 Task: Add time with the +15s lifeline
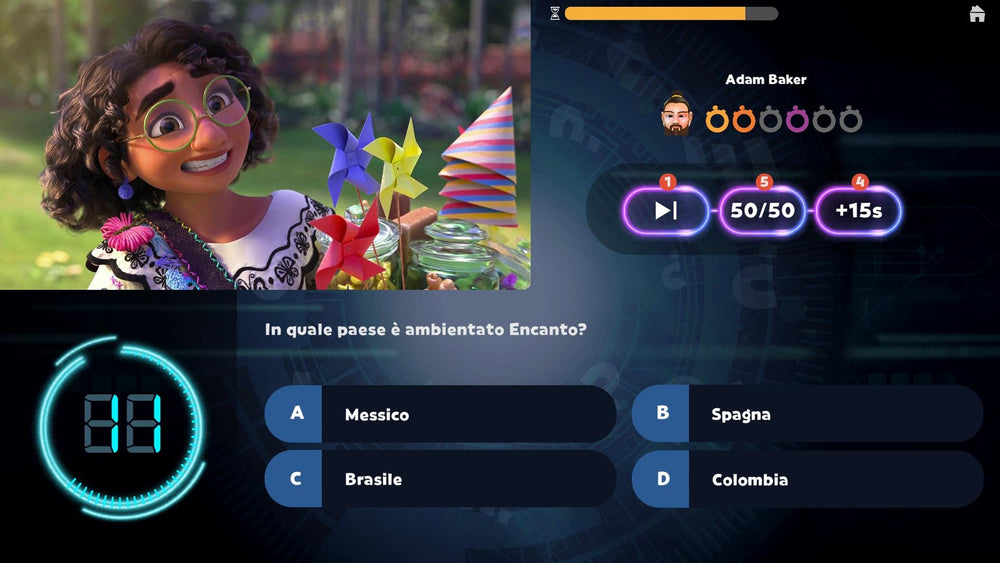[858, 211]
